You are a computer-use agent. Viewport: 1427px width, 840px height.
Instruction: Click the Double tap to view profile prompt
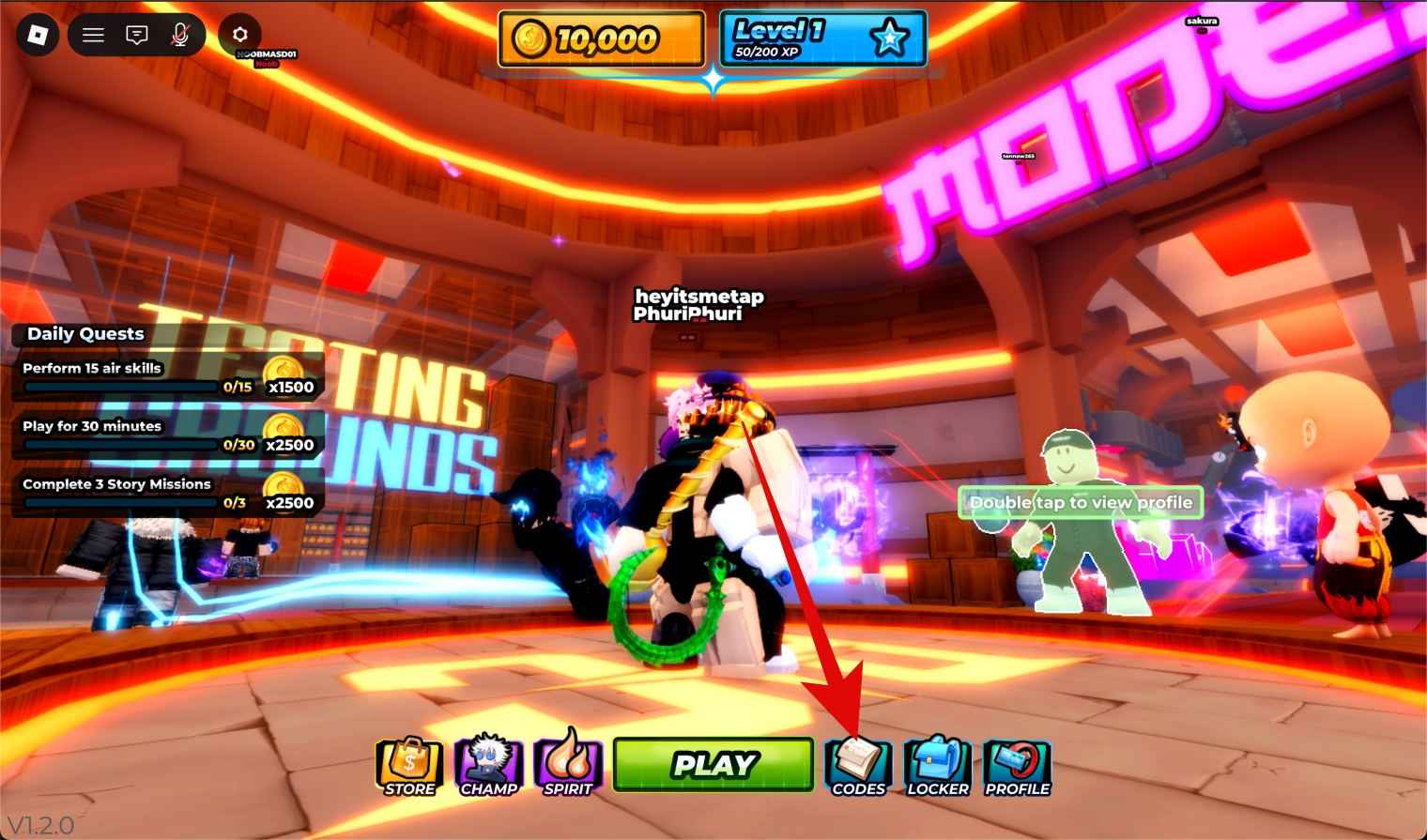(x=1081, y=503)
